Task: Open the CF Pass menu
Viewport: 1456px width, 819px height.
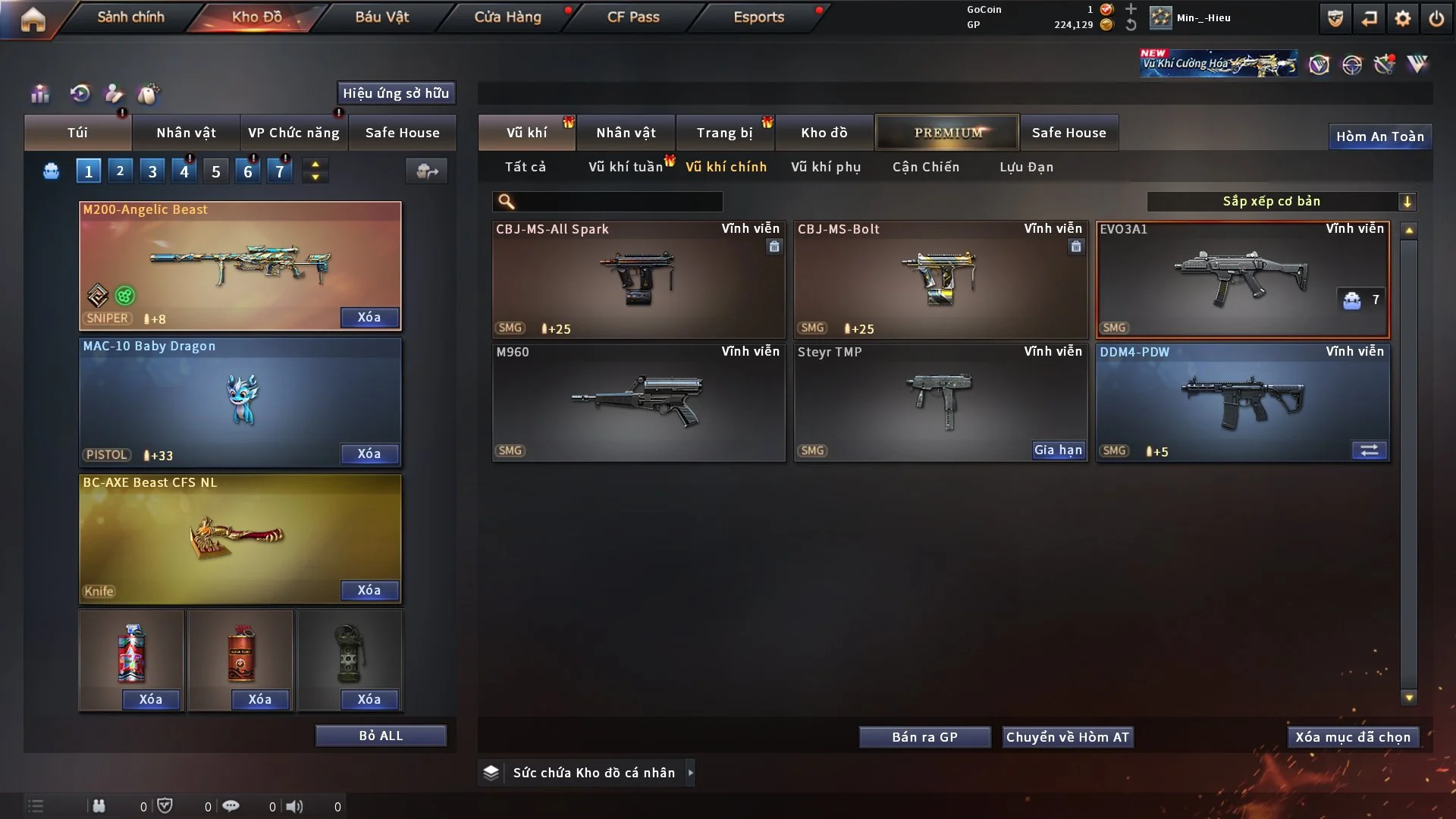Action: click(633, 17)
